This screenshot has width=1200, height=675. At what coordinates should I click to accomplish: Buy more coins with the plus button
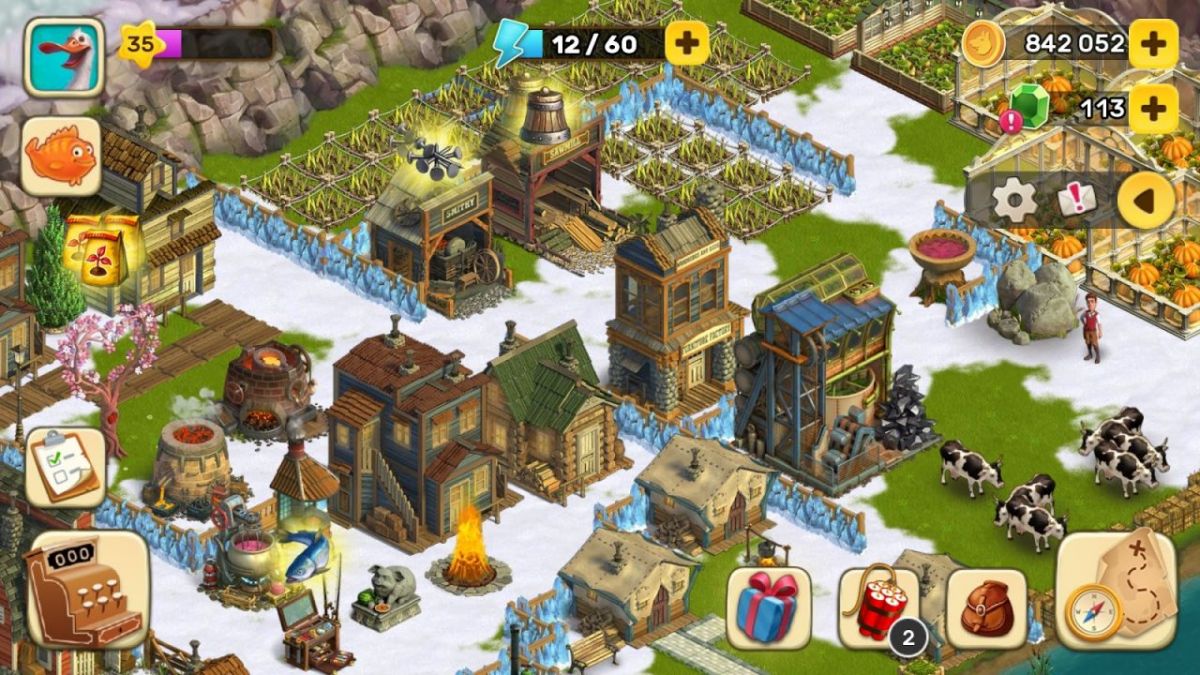pyautogui.click(x=1153, y=43)
